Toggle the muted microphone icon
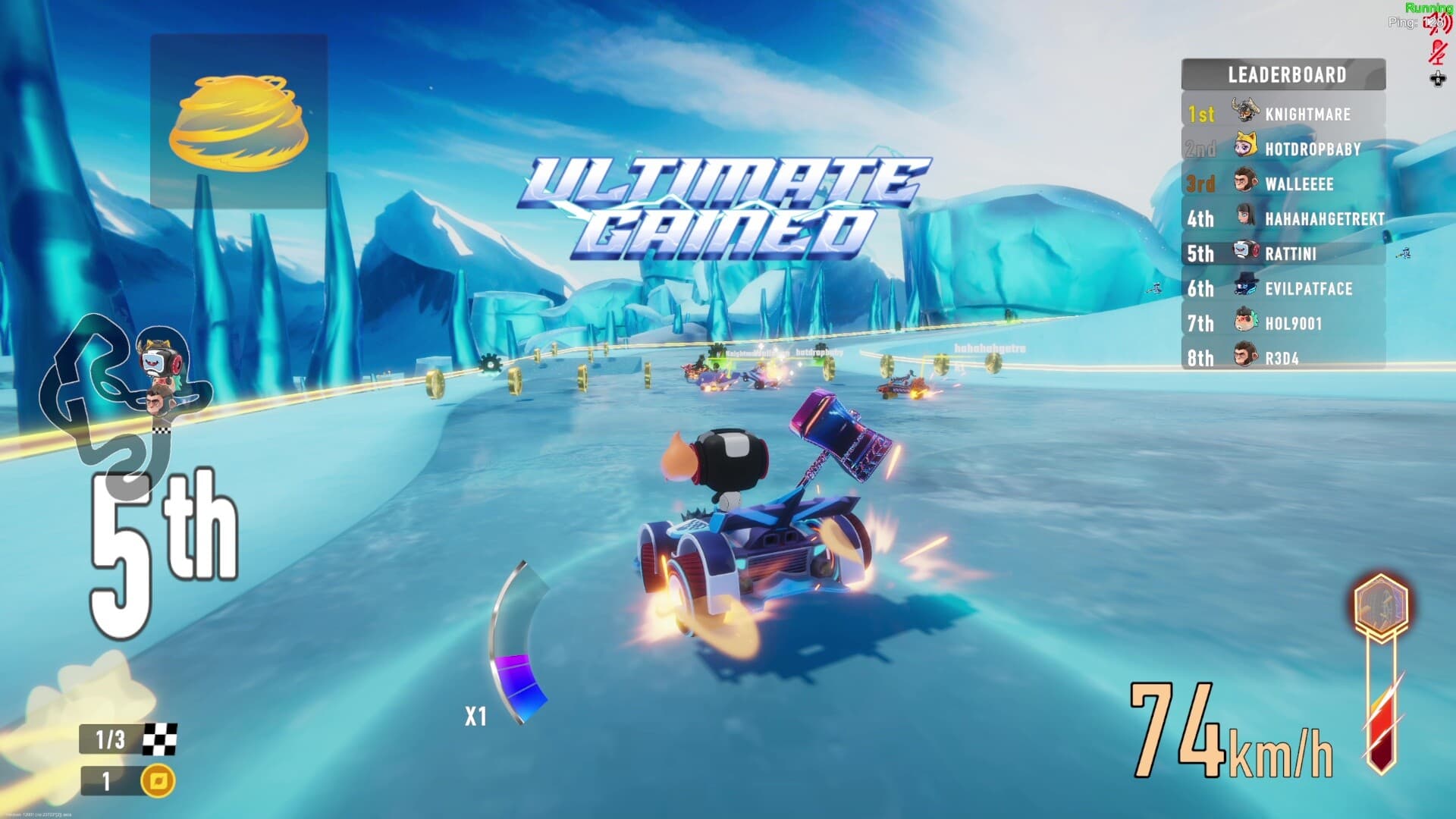Viewport: 1456px width, 819px height. click(x=1437, y=52)
